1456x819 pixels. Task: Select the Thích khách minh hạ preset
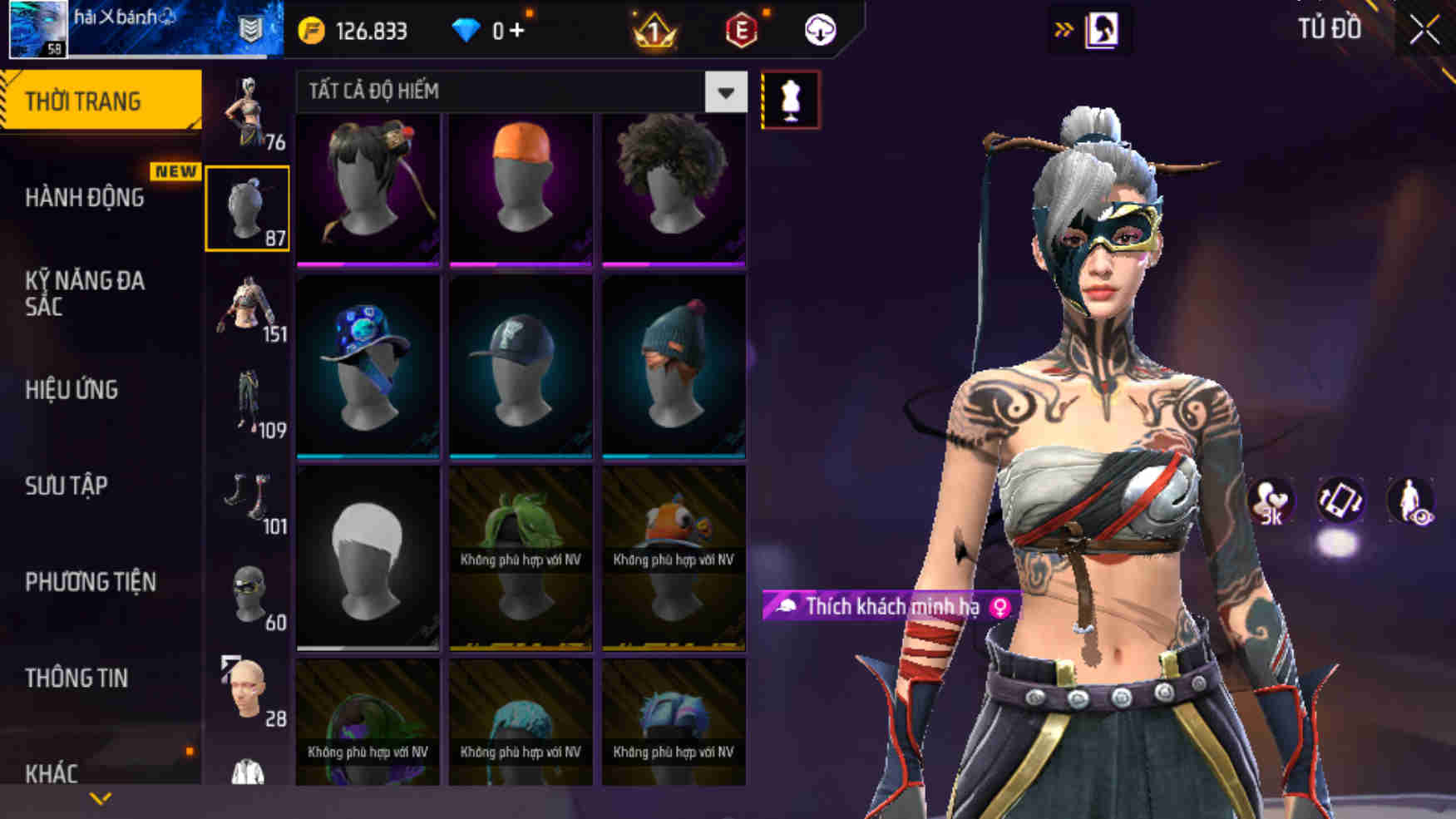click(881, 607)
